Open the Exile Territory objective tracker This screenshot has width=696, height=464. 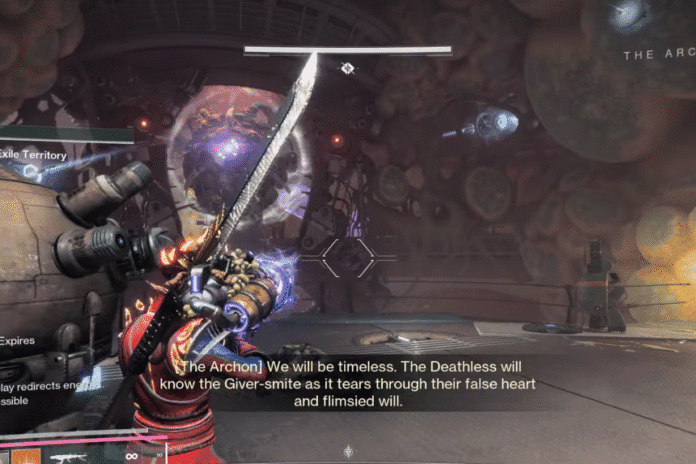(x=36, y=156)
